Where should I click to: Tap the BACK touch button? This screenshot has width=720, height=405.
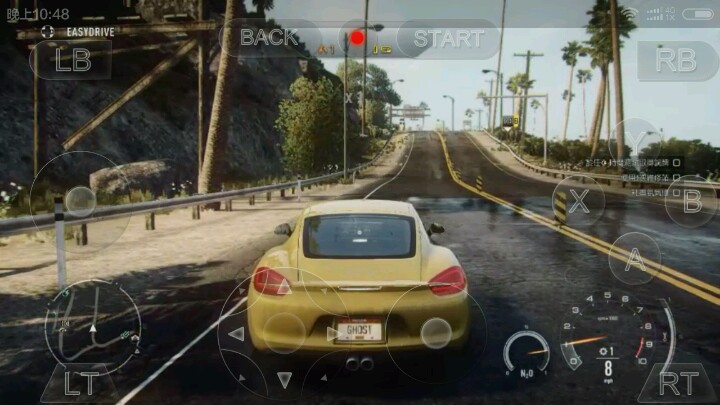269,38
